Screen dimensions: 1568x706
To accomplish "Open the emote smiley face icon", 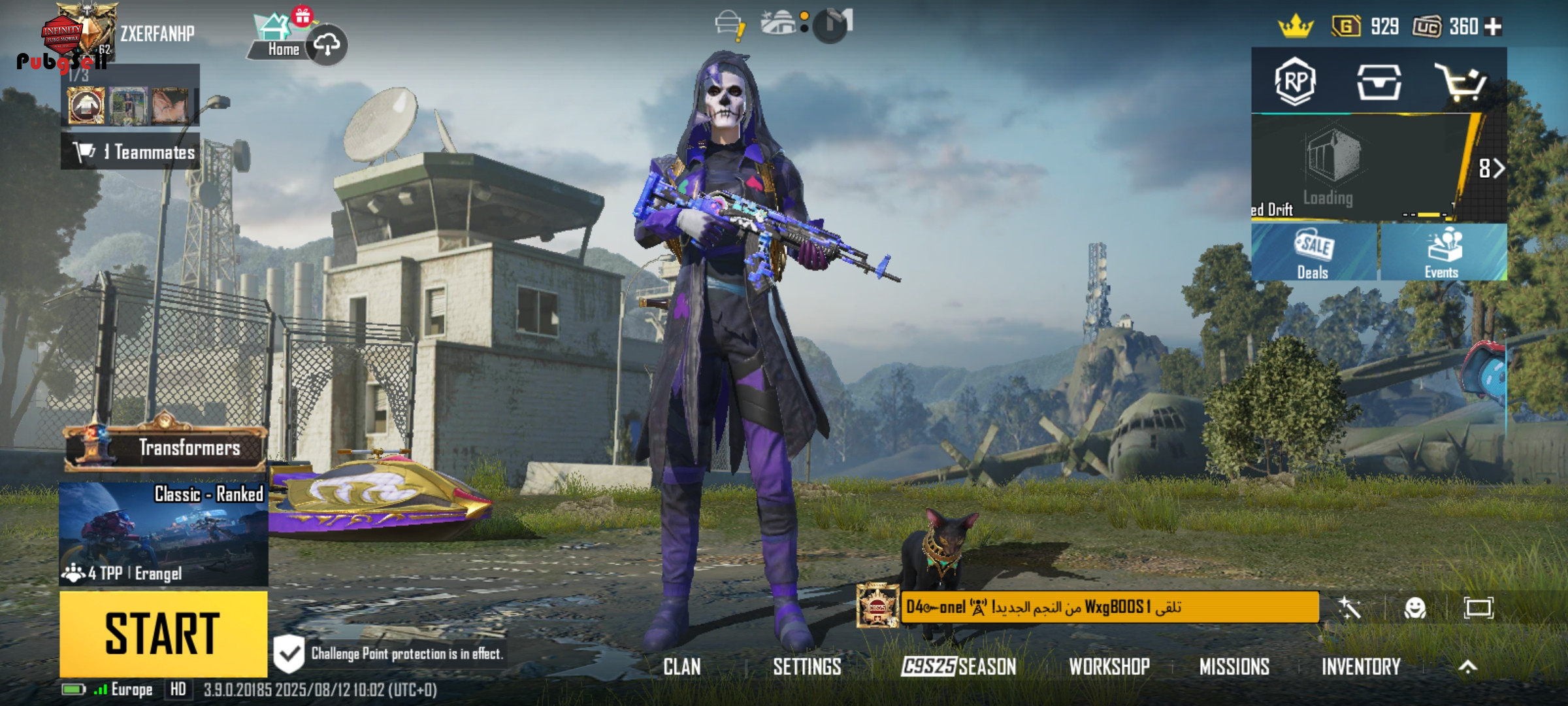I will pyautogui.click(x=1414, y=609).
